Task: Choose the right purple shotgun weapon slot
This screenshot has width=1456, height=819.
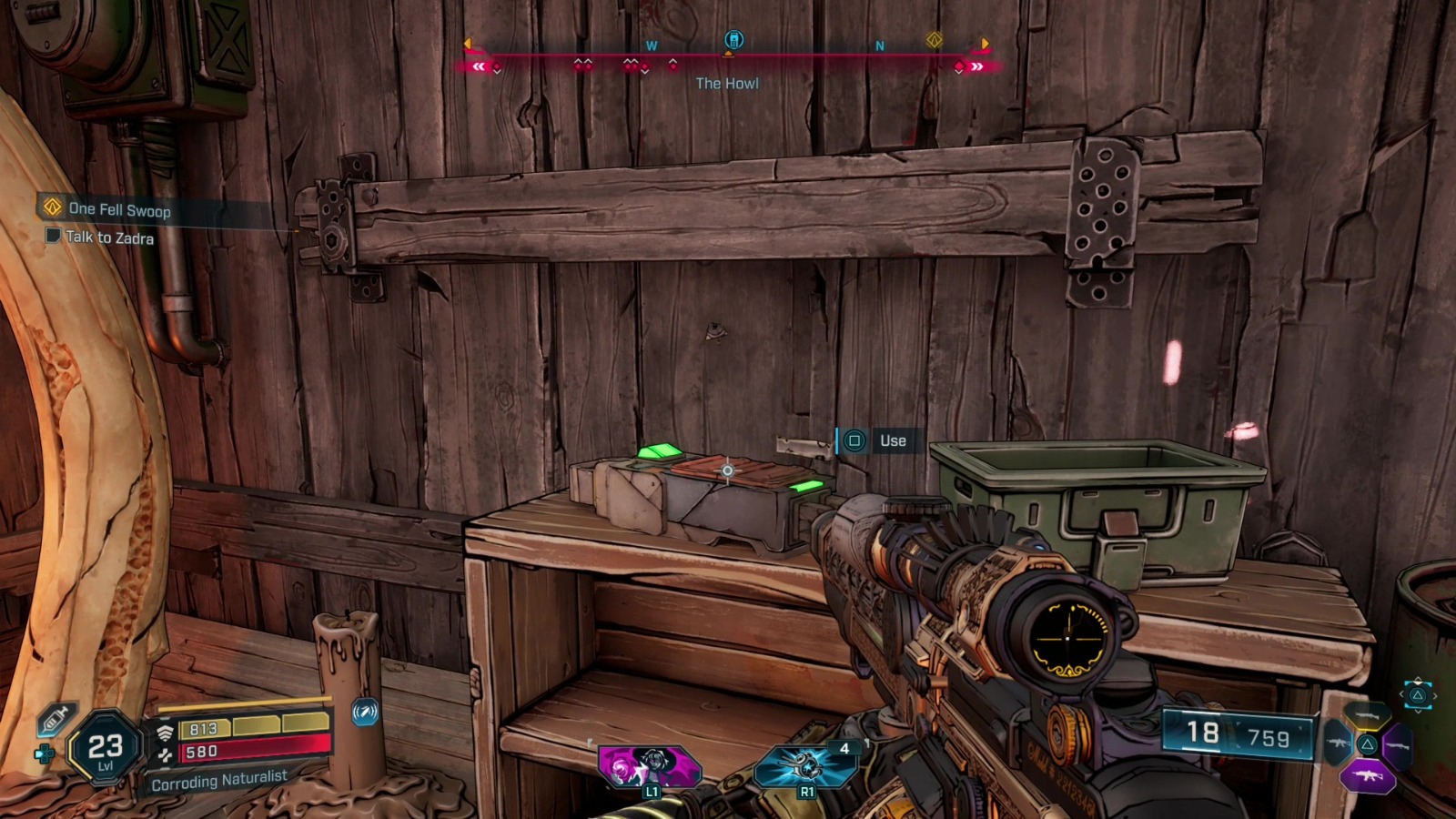Action: coord(1398,746)
